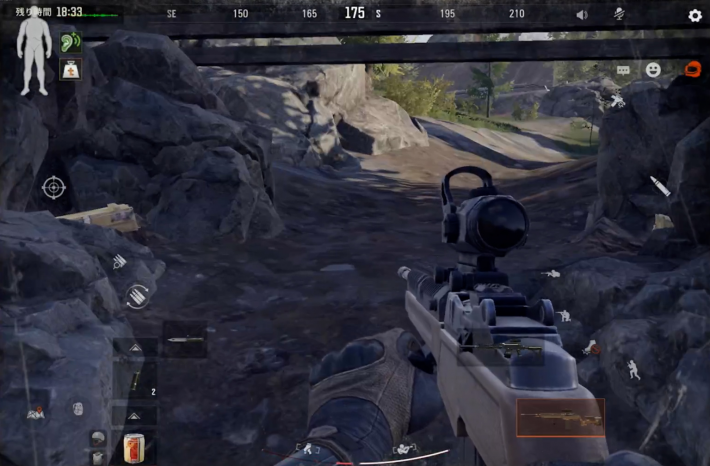
Task: Tap the hearing ear indicator icon
Action: (x=69, y=43)
